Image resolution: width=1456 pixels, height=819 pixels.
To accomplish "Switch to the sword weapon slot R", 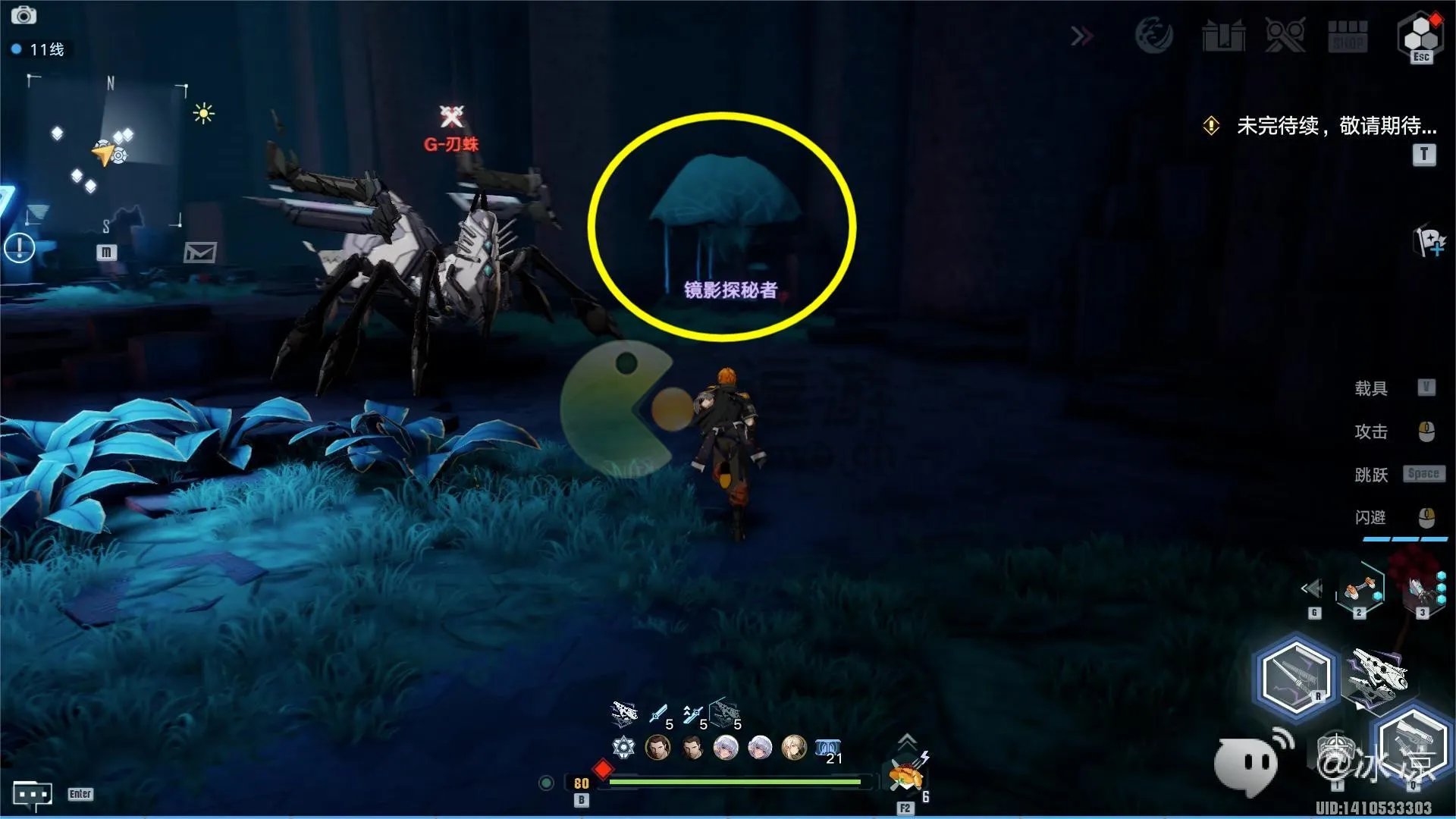I will (1294, 676).
